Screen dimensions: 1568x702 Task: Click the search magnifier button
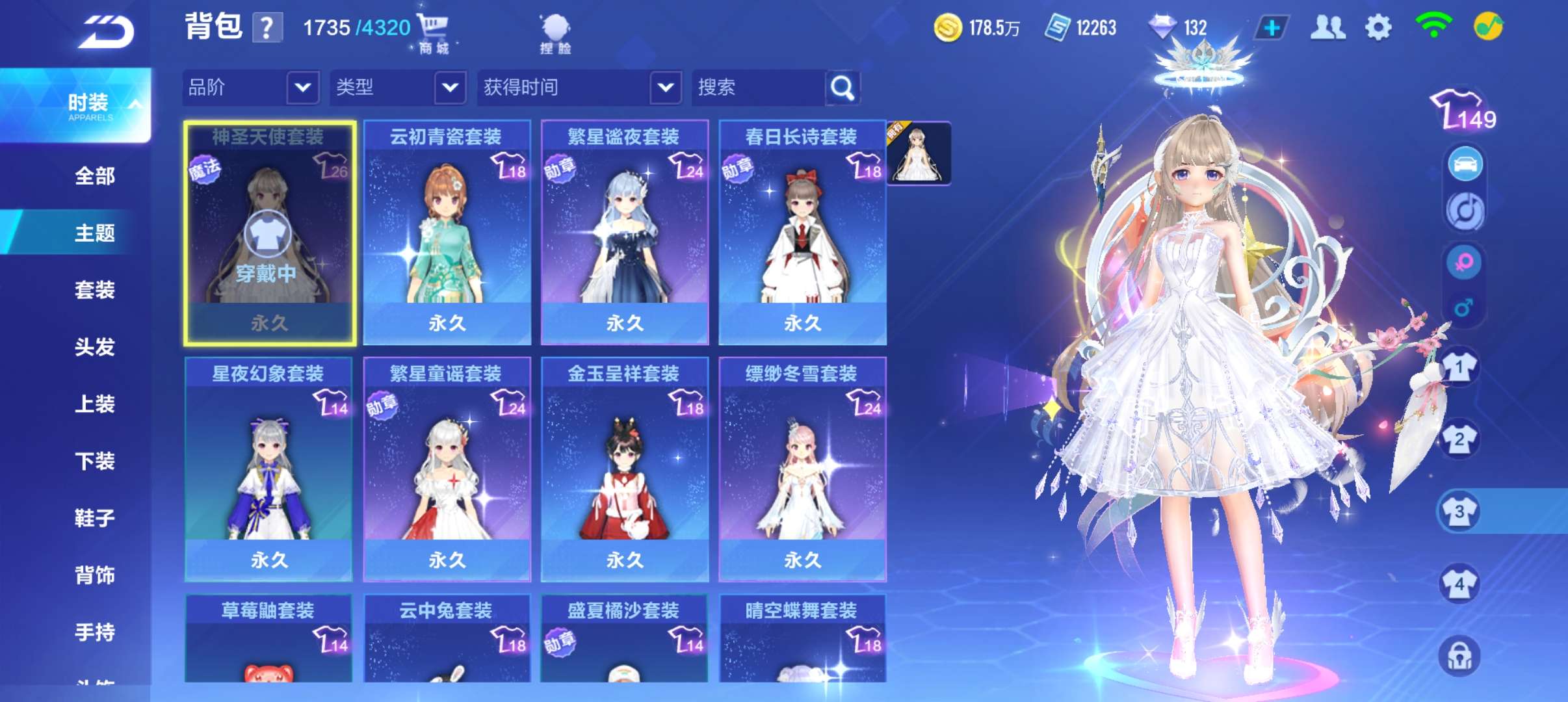pyautogui.click(x=842, y=88)
